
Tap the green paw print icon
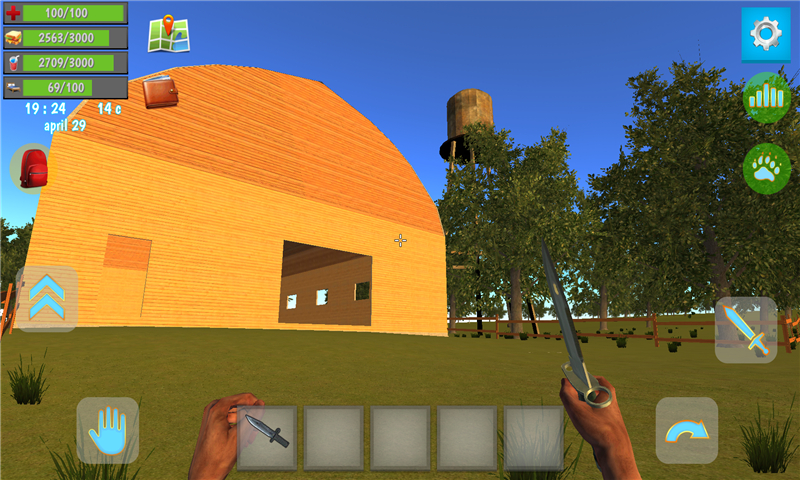[x=767, y=169]
